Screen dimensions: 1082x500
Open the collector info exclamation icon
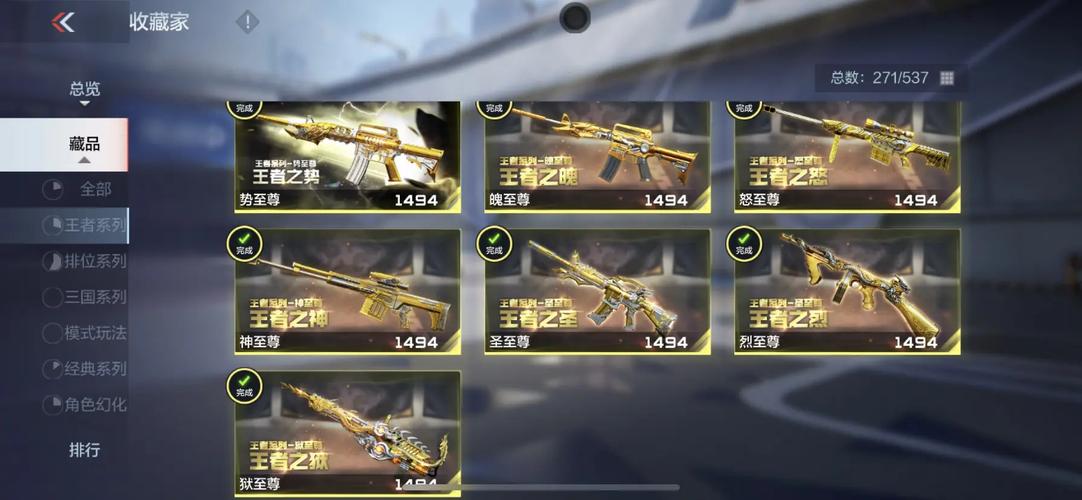(247, 22)
